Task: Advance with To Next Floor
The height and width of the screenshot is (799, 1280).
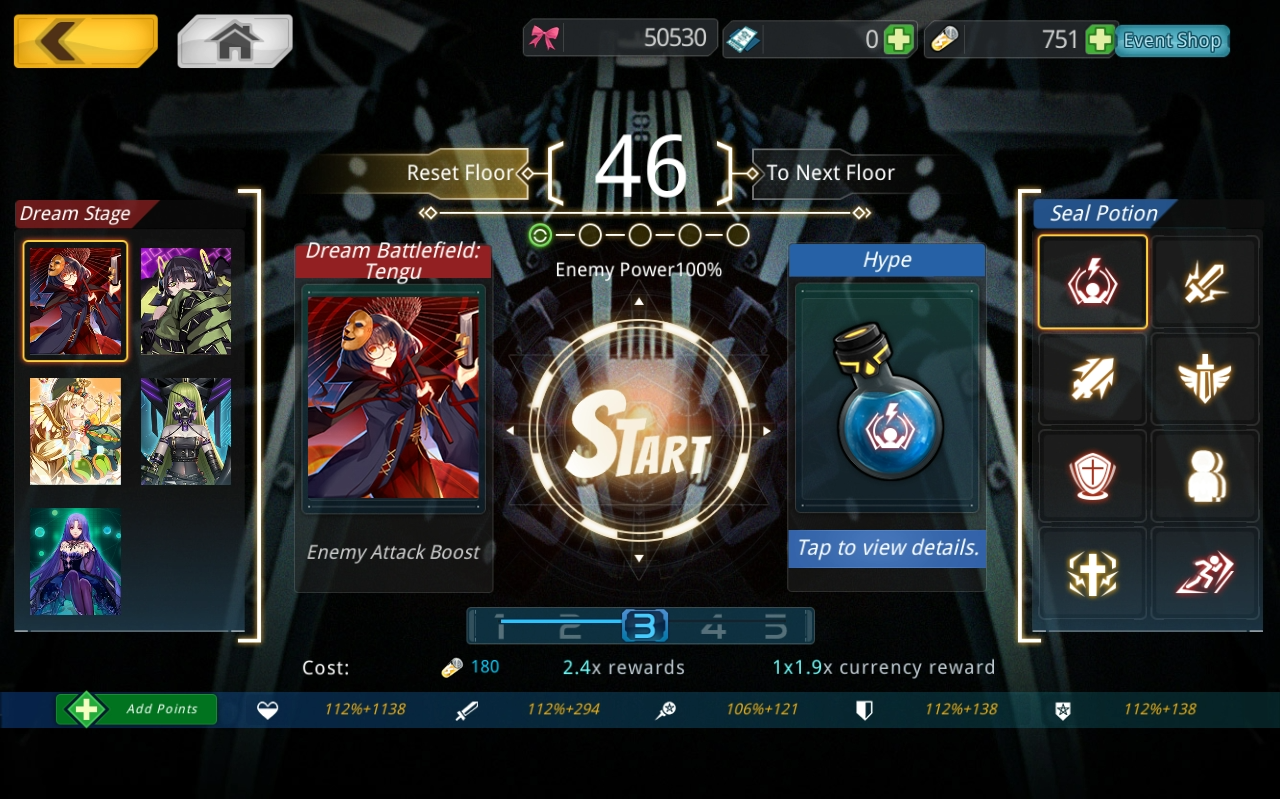Action: (x=830, y=173)
